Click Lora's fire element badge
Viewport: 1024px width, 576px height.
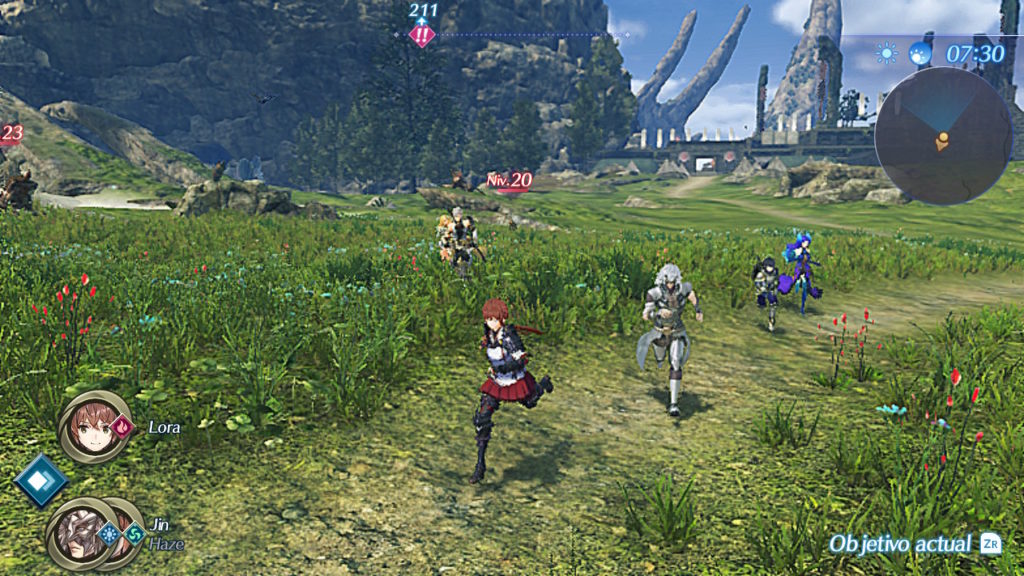(124, 428)
